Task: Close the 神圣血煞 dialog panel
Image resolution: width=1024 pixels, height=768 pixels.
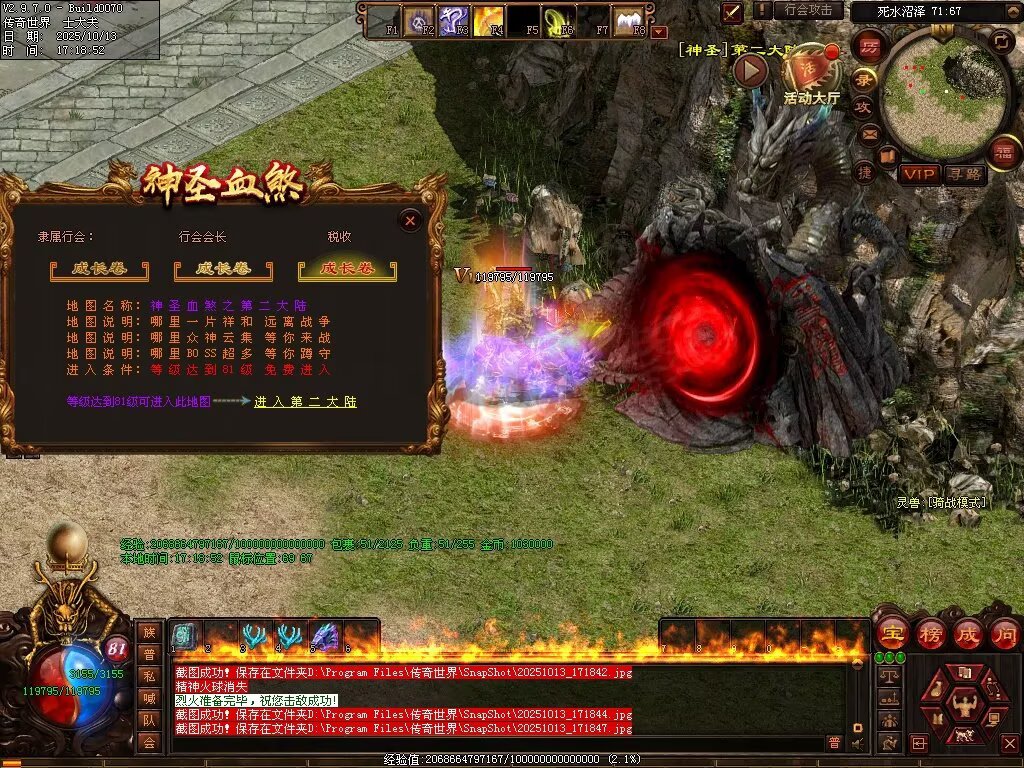Action: pos(410,221)
